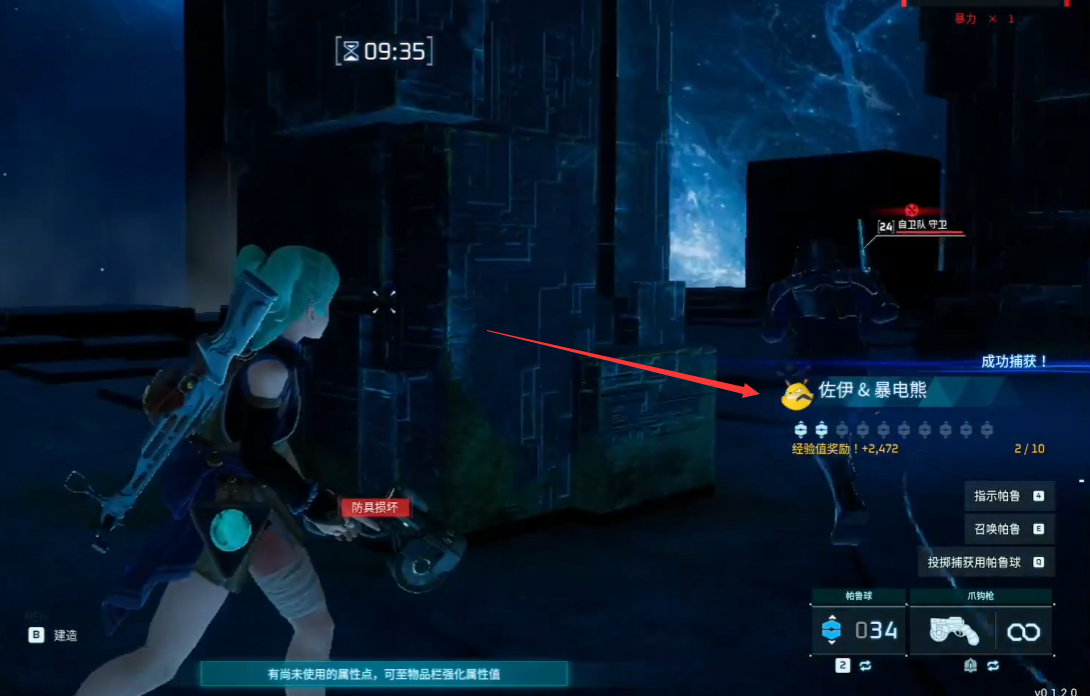This screenshot has width=1090, height=696.
Task: Open the captured 佐伊&暴电熊 yellow Pal icon
Action: click(x=797, y=395)
